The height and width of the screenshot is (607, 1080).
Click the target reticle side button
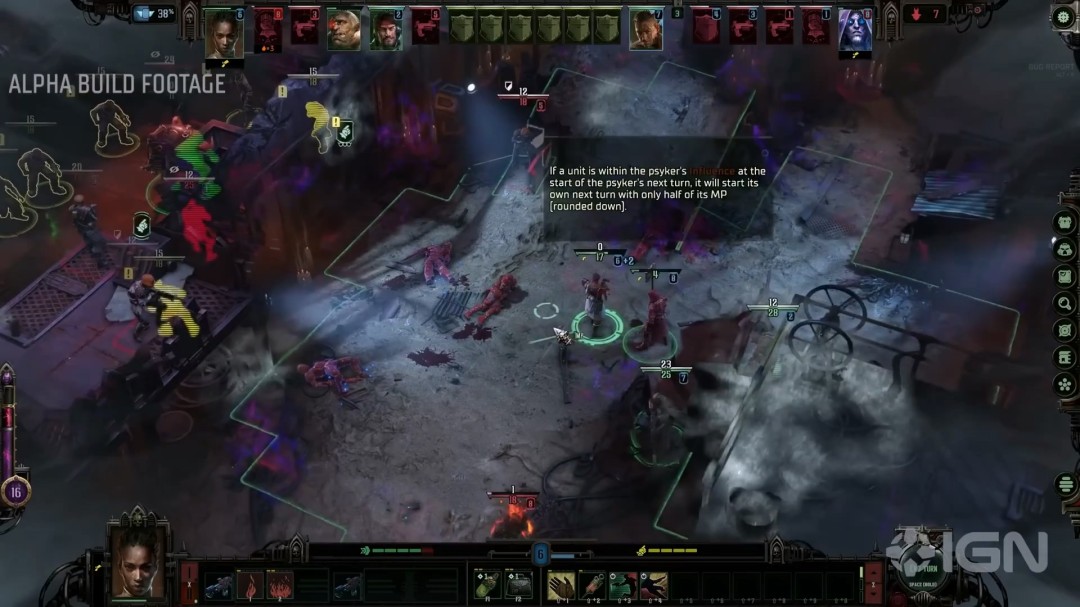click(x=1064, y=330)
